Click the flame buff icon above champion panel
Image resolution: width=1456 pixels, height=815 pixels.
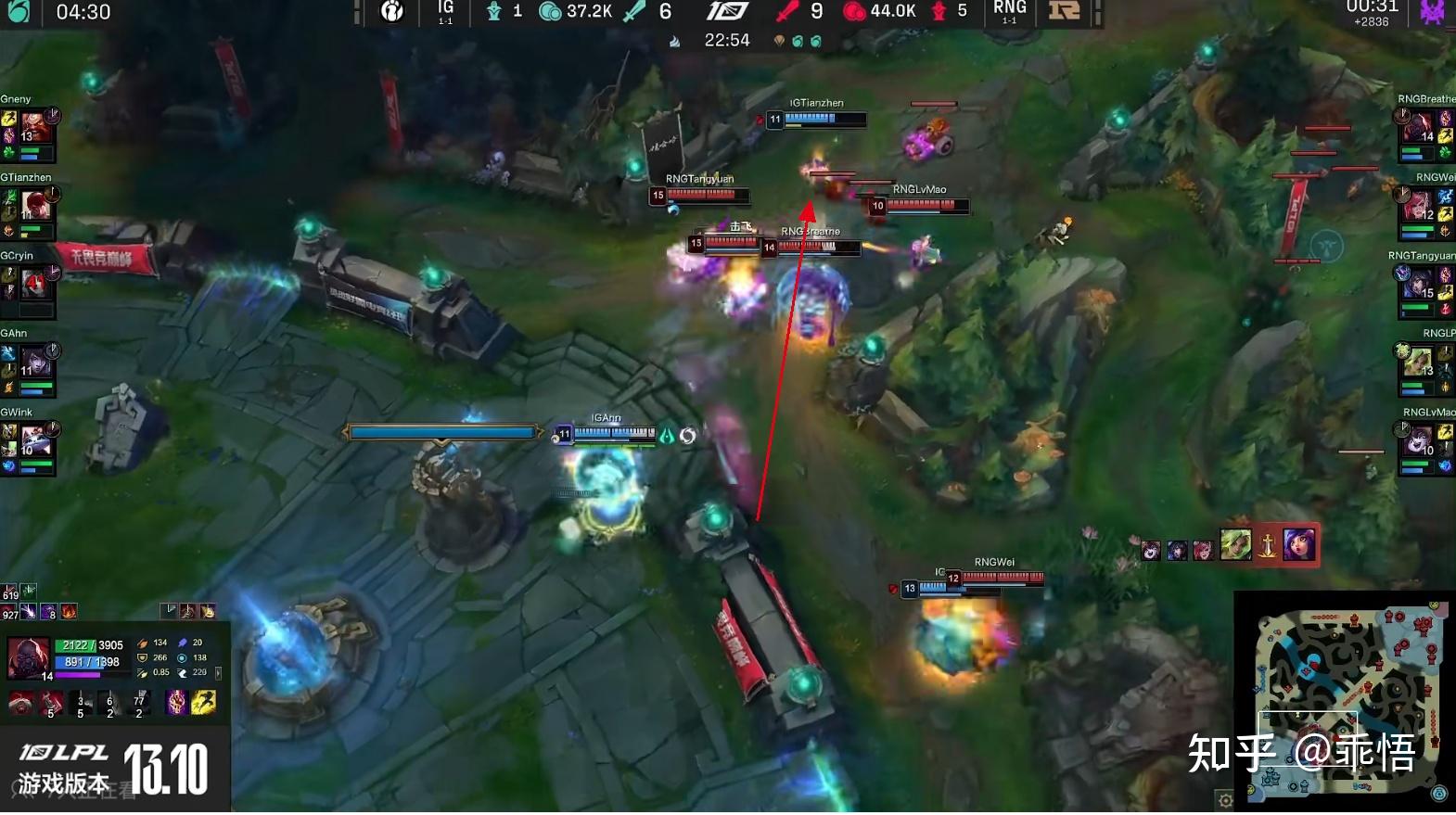click(69, 612)
